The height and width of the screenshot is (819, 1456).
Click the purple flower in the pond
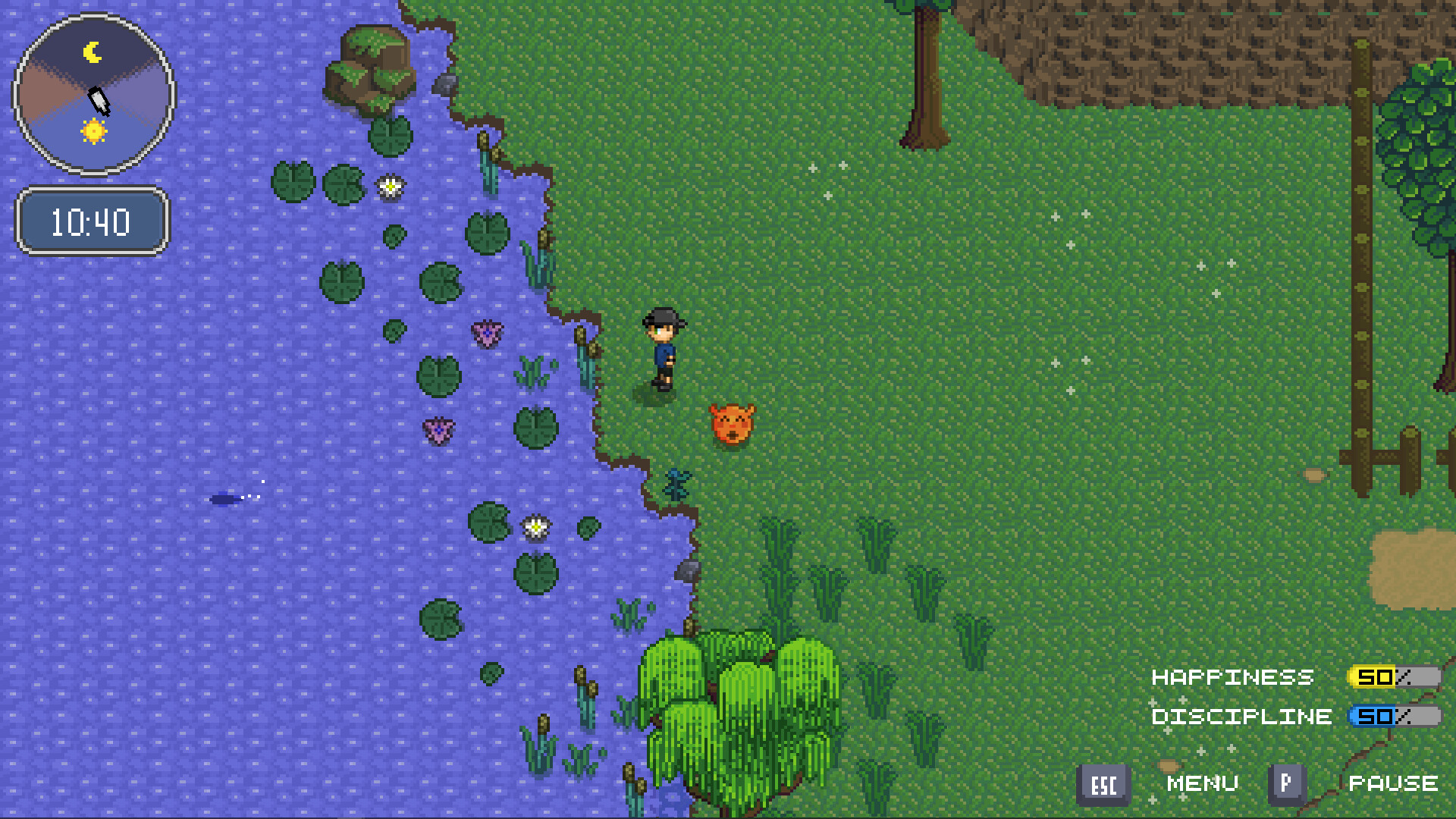pyautogui.click(x=486, y=334)
